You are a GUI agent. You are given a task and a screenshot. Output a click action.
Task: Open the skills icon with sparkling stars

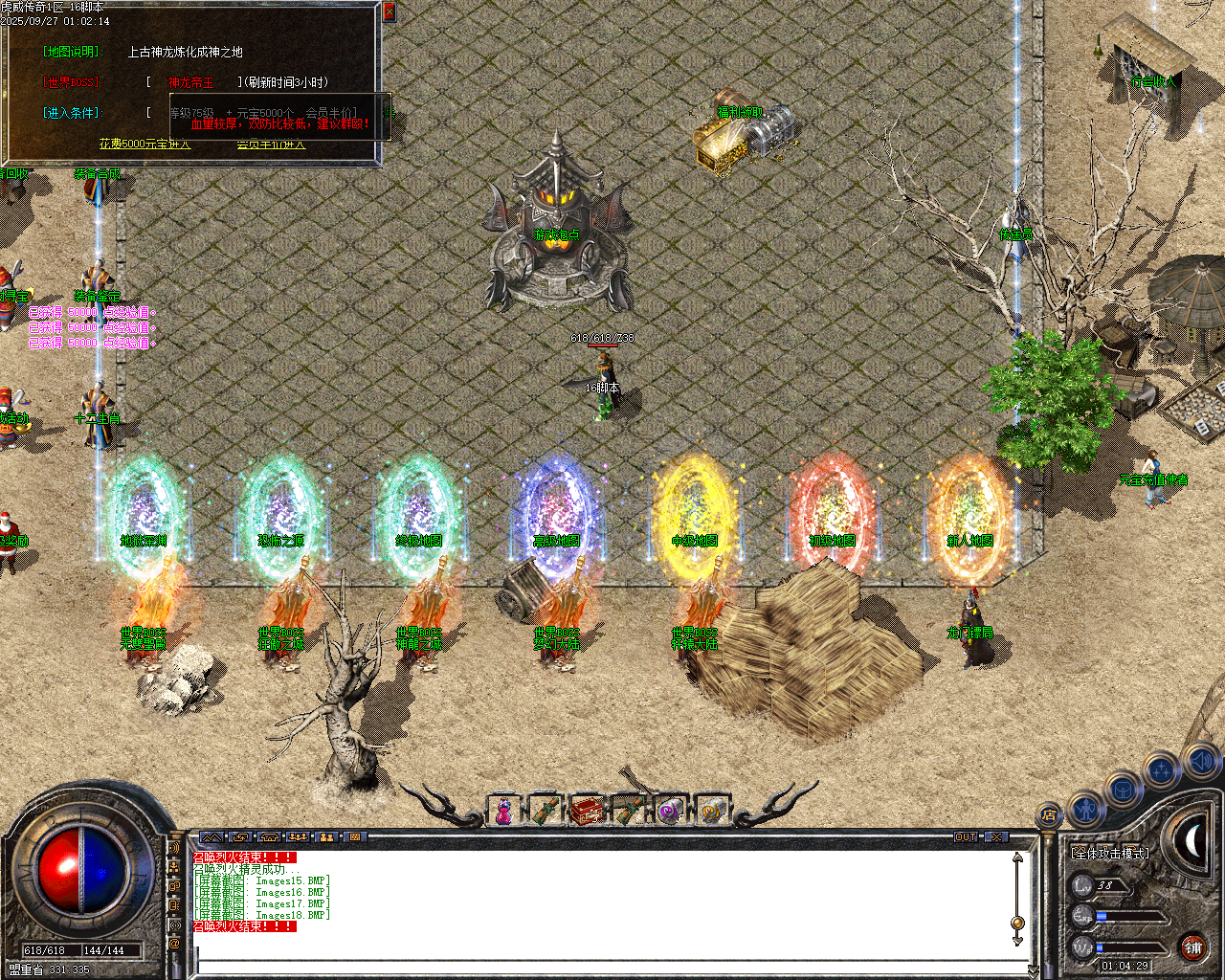point(1162,768)
